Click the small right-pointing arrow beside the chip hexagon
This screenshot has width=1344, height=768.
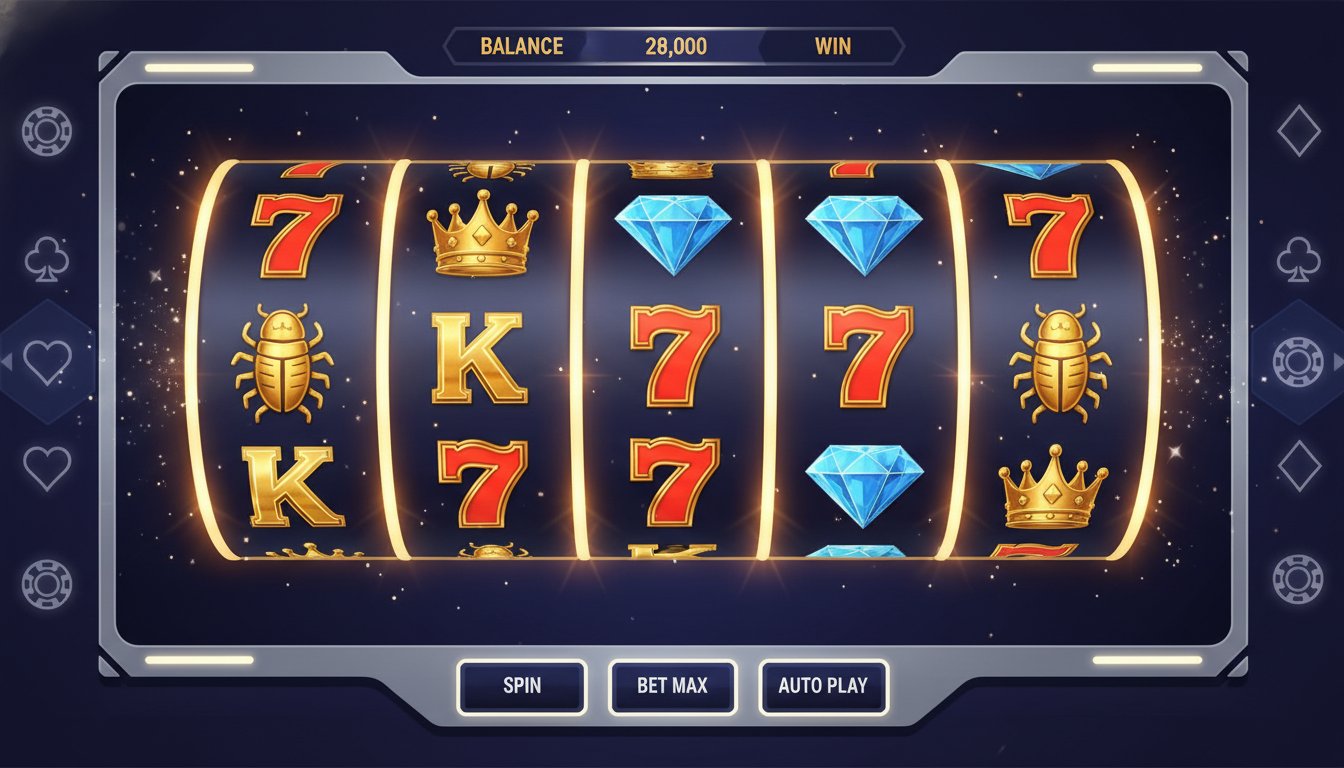(1338, 362)
